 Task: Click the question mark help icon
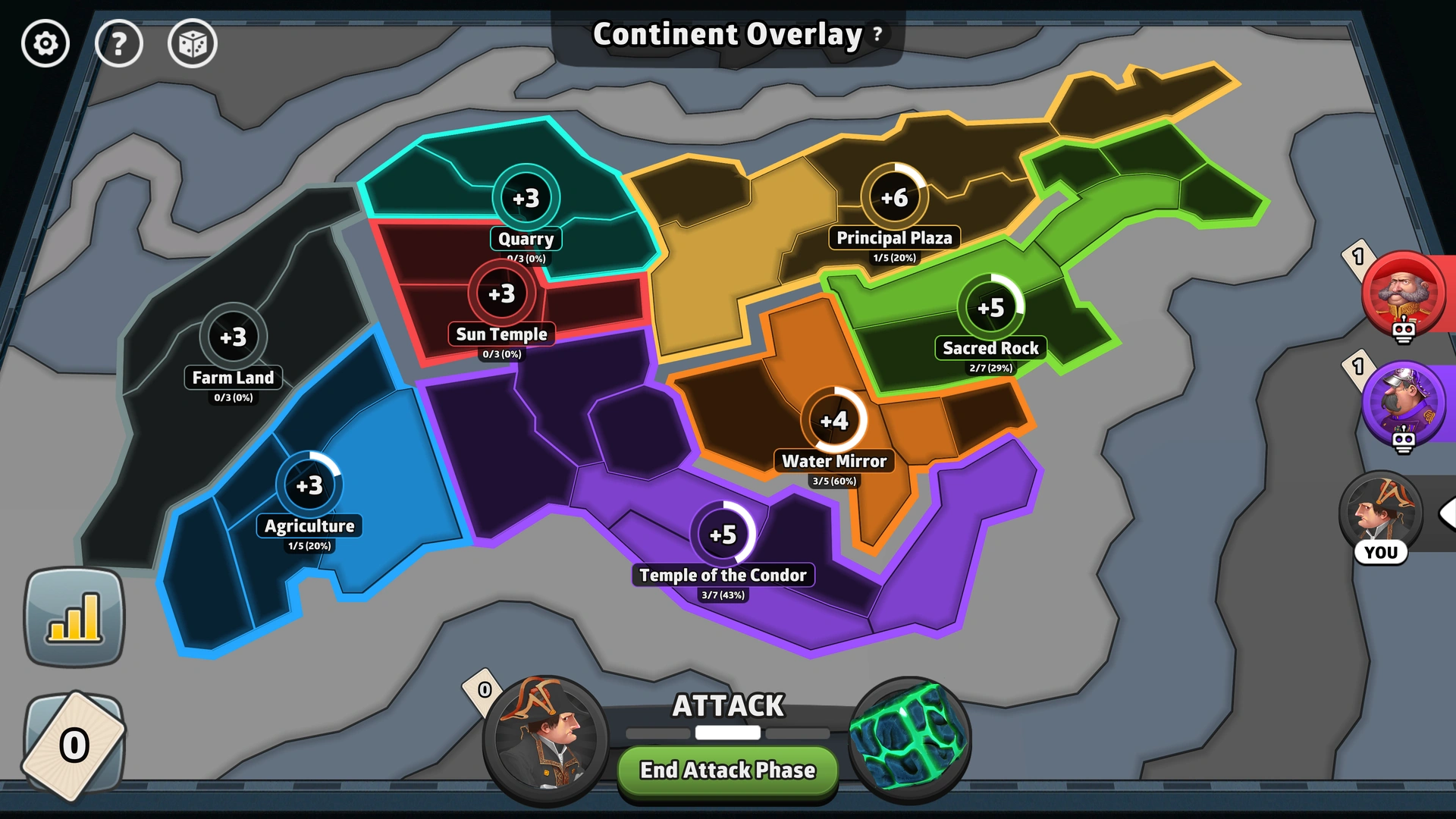point(119,43)
